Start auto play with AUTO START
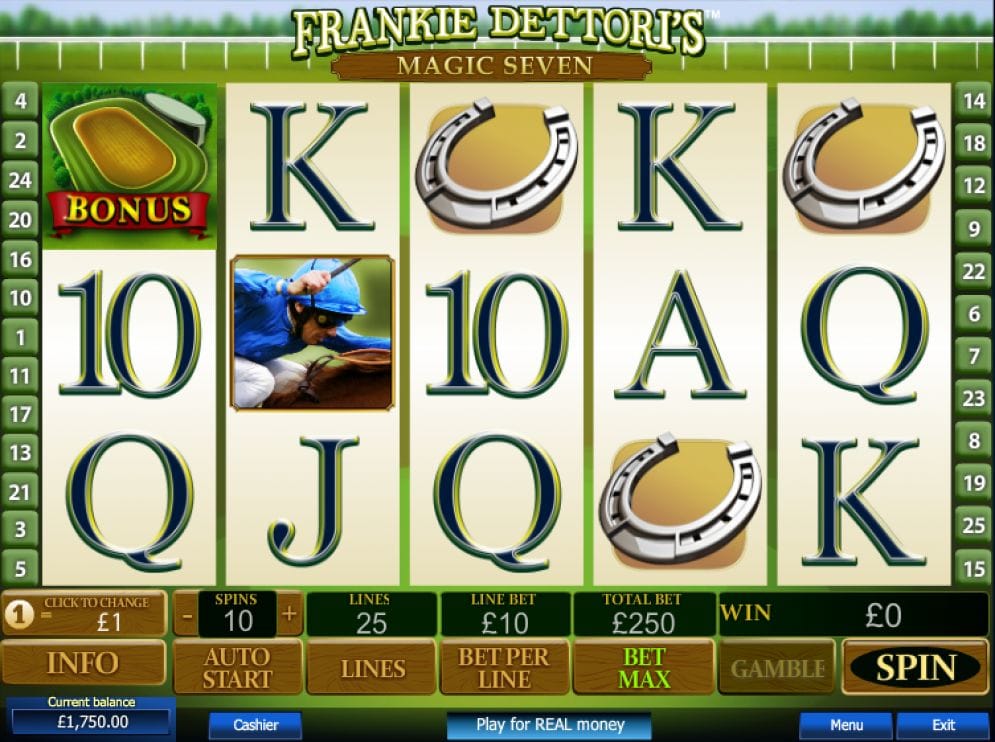 pos(238,667)
